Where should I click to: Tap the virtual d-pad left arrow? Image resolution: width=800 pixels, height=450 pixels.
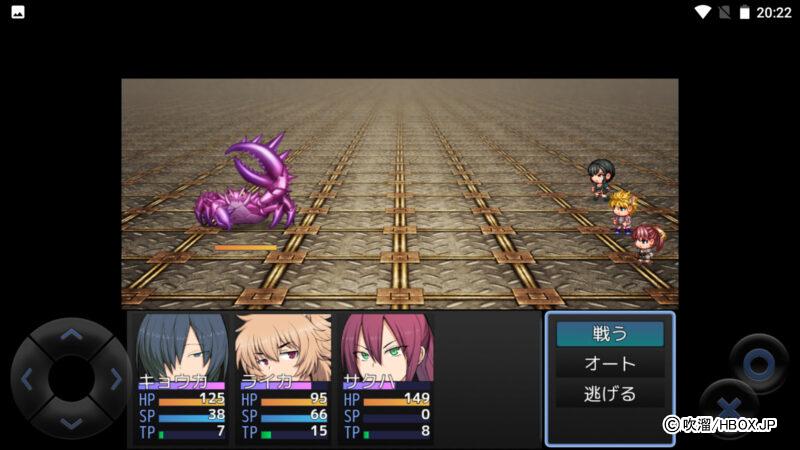(28, 379)
